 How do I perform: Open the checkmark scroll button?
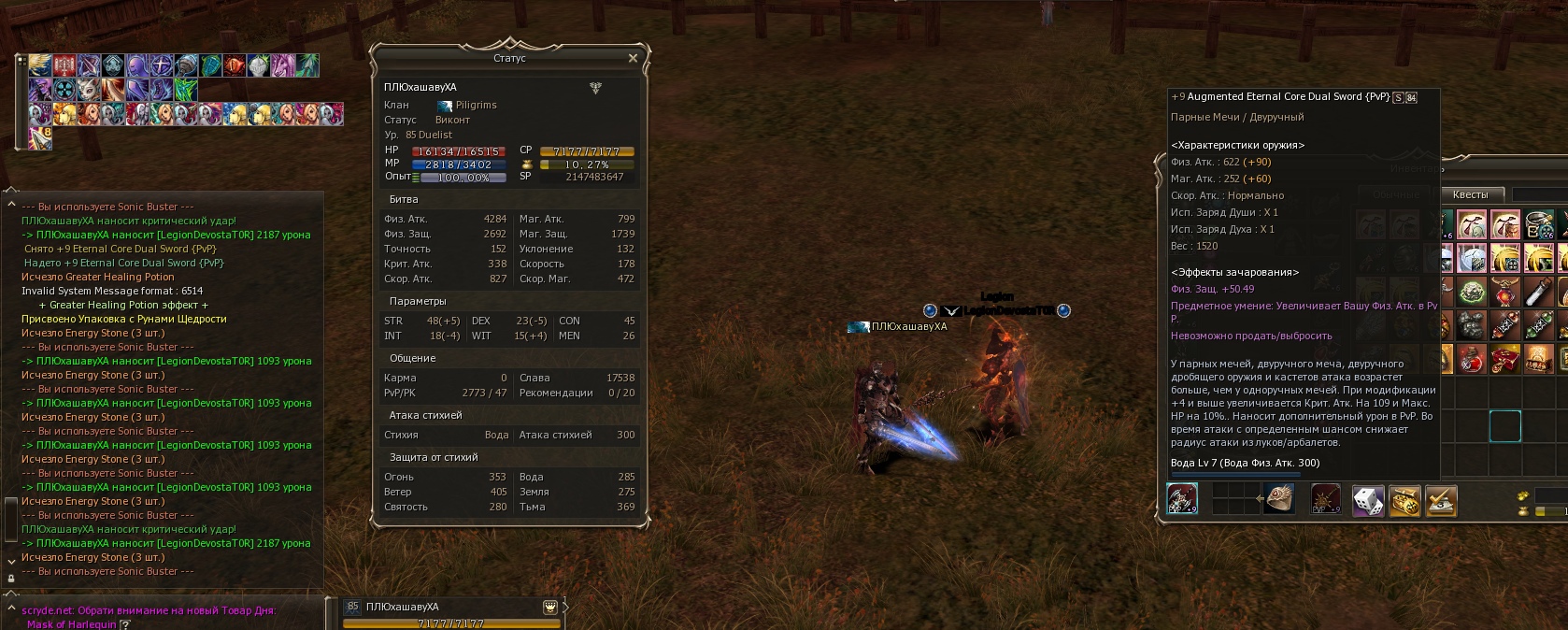(1441, 500)
